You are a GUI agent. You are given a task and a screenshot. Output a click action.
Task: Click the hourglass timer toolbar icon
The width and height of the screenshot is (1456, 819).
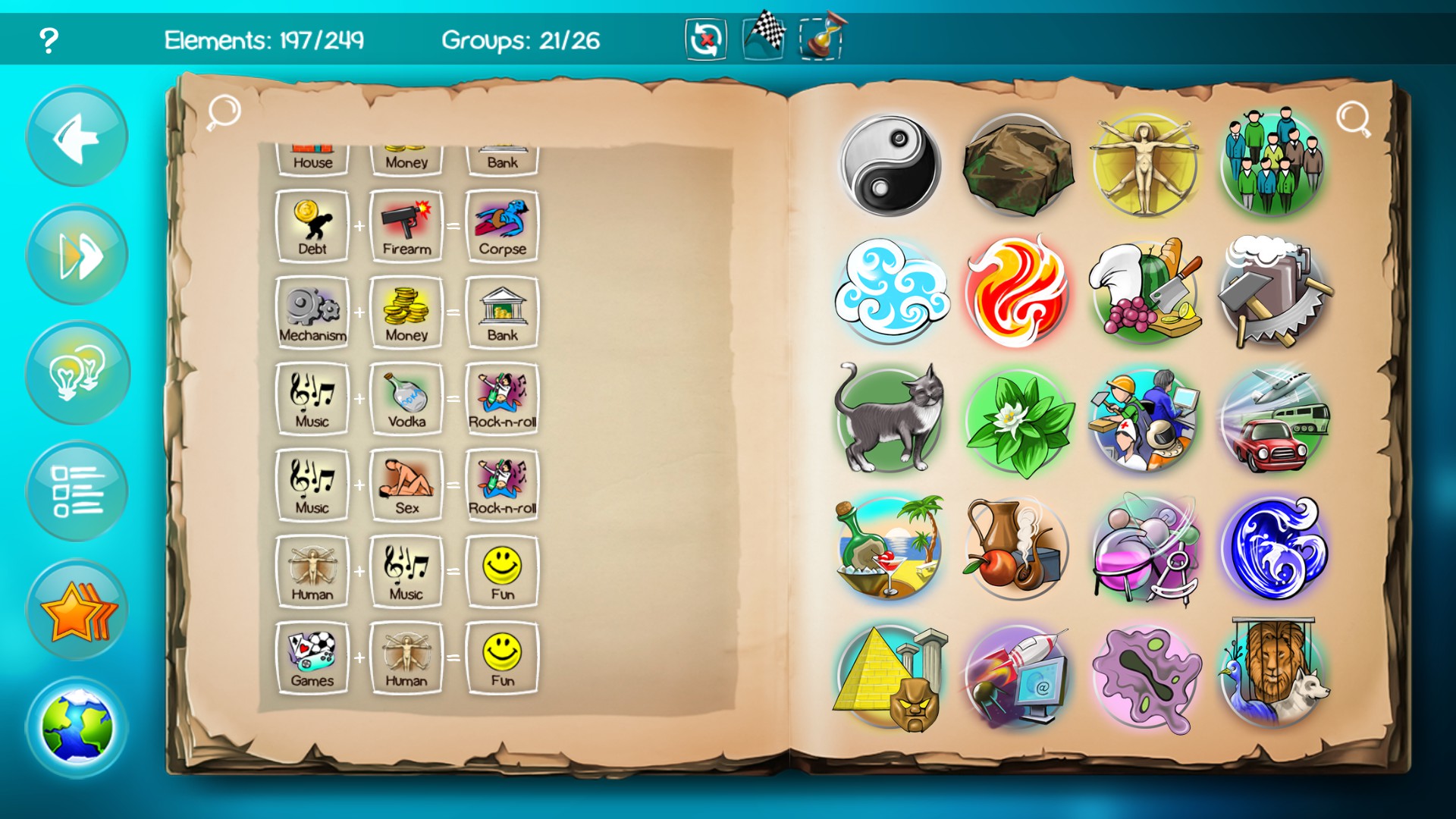tap(823, 34)
